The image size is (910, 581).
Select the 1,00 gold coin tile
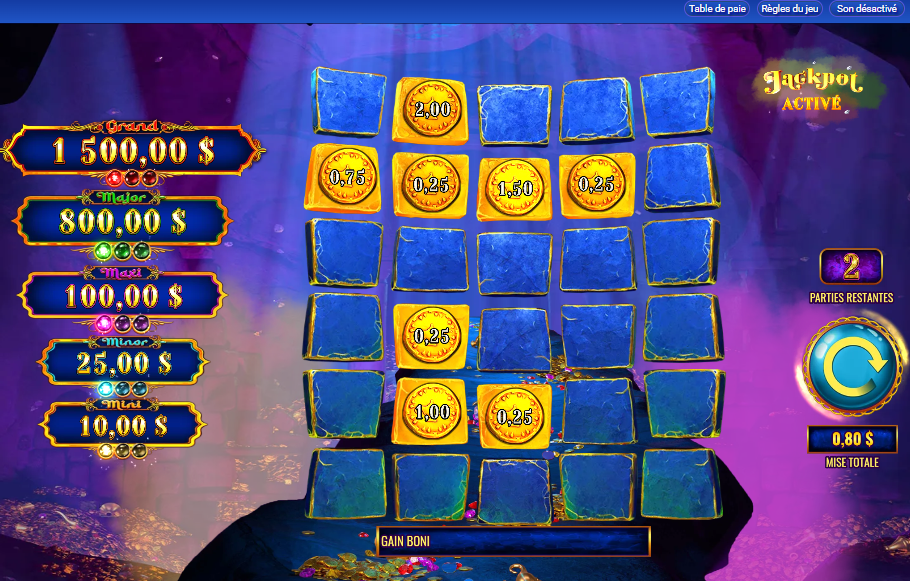pyautogui.click(x=431, y=411)
